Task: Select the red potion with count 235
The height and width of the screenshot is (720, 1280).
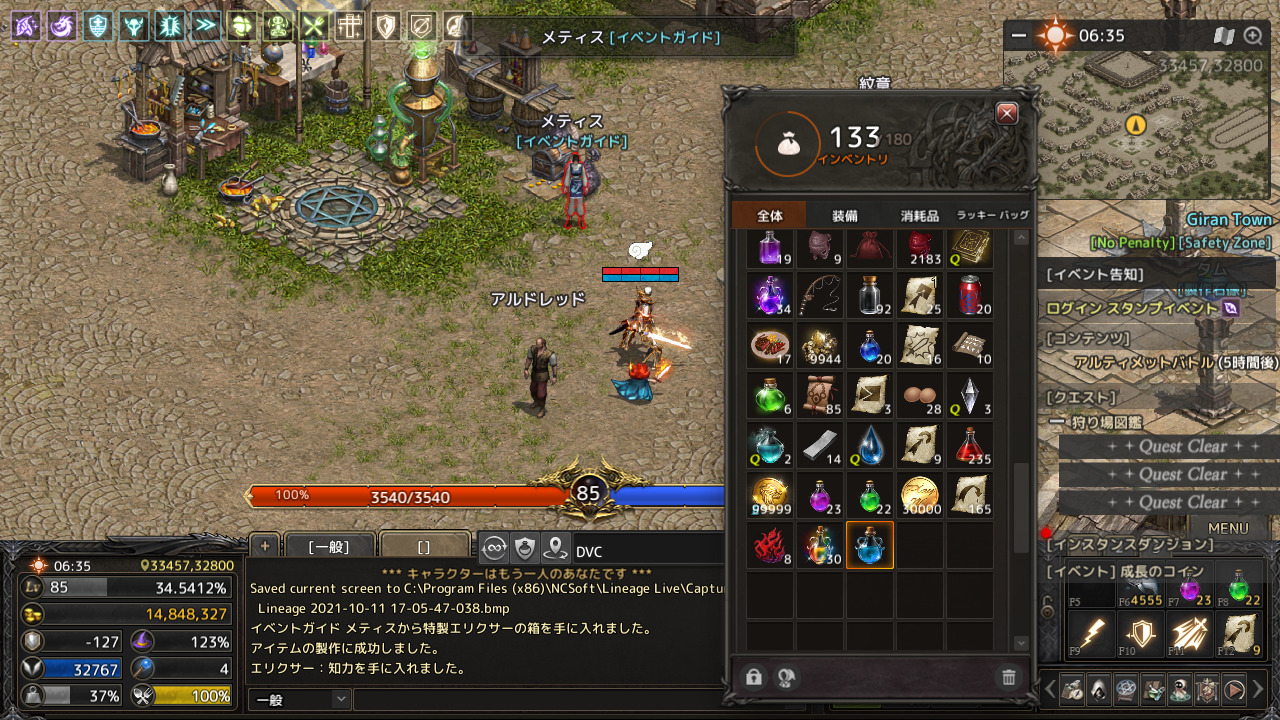Action: (969, 445)
